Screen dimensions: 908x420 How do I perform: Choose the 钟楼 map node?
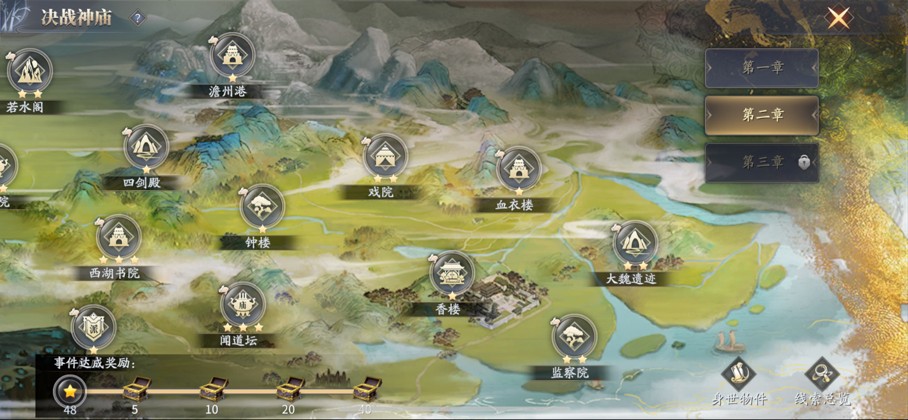262,207
